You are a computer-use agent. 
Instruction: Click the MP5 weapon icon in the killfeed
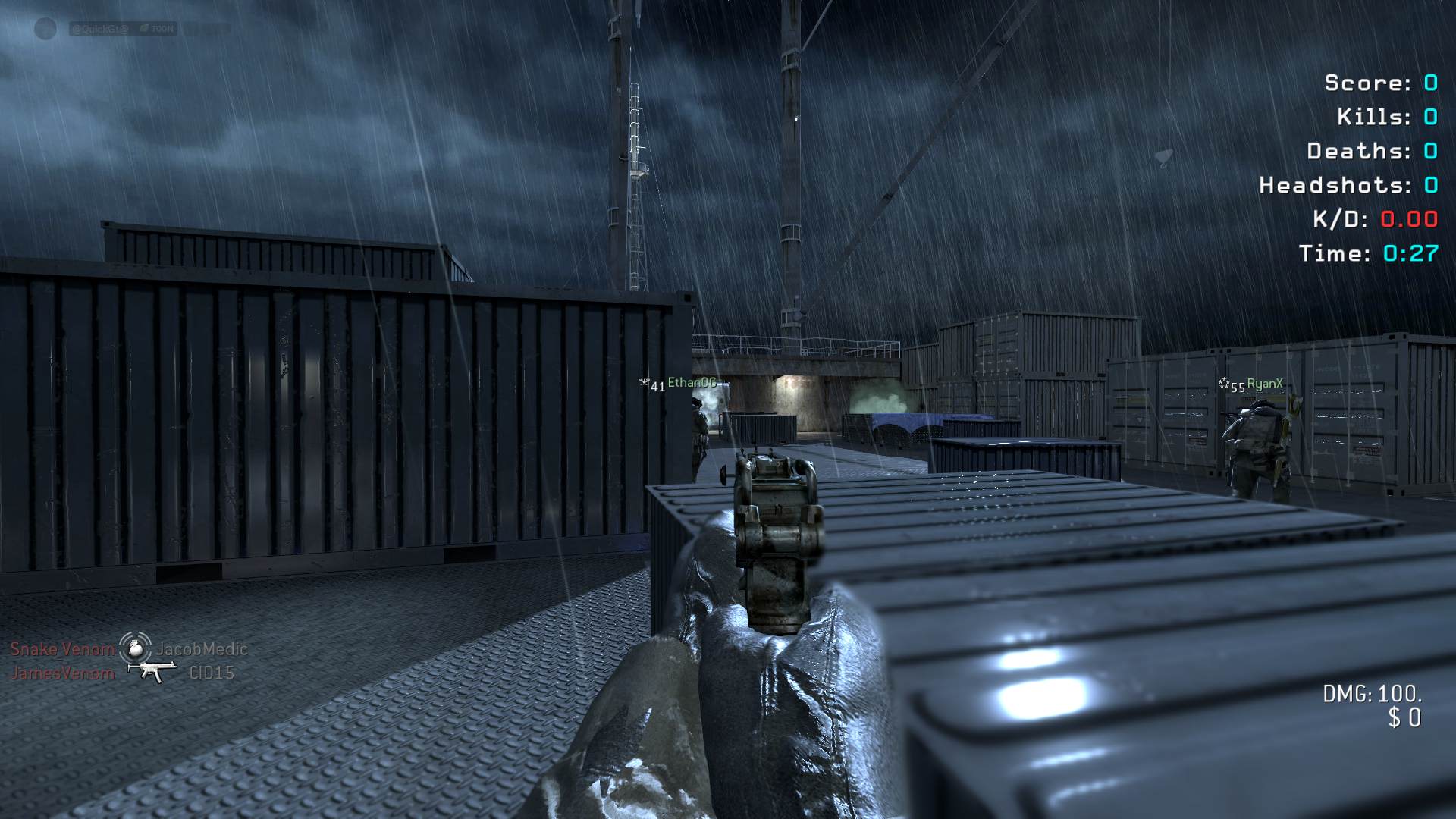[152, 671]
